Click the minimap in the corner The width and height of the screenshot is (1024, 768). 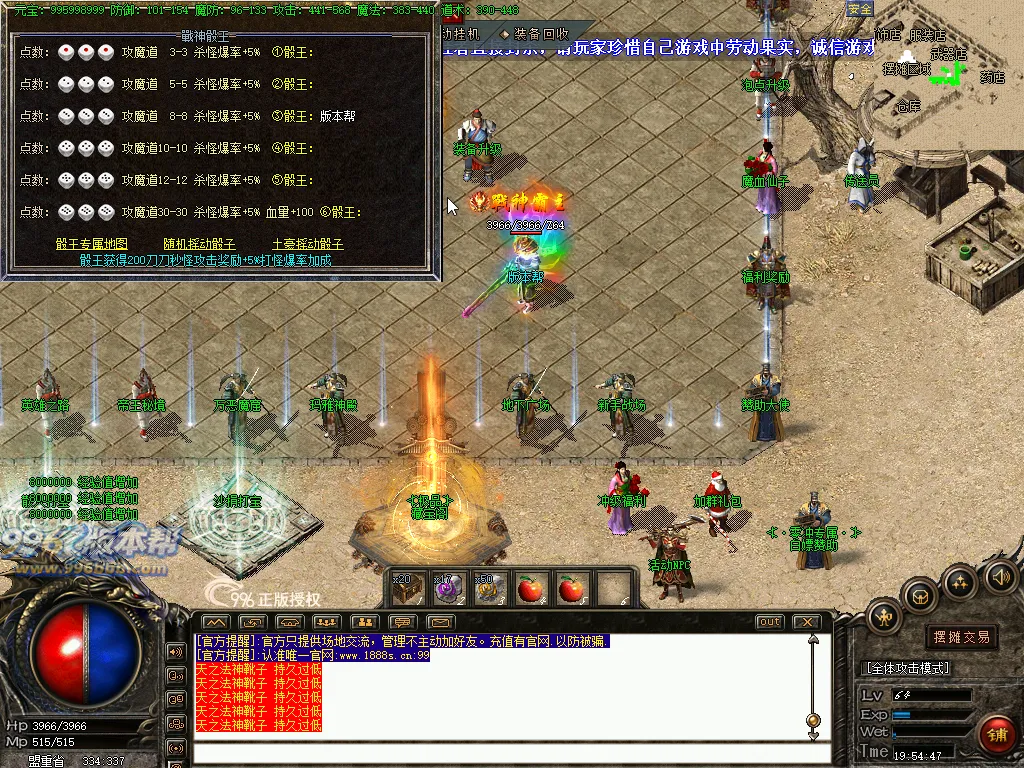[938, 70]
